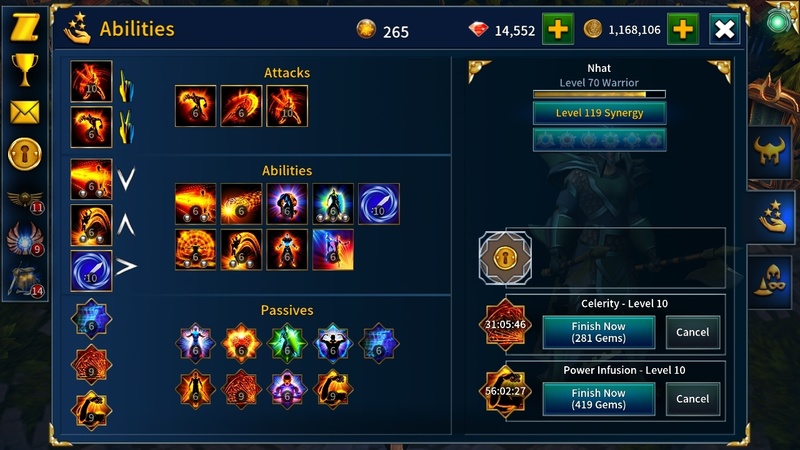Finish Celerity upgrade now for 281 Gems
Viewport: 800px width, 450px height.
[x=598, y=332]
